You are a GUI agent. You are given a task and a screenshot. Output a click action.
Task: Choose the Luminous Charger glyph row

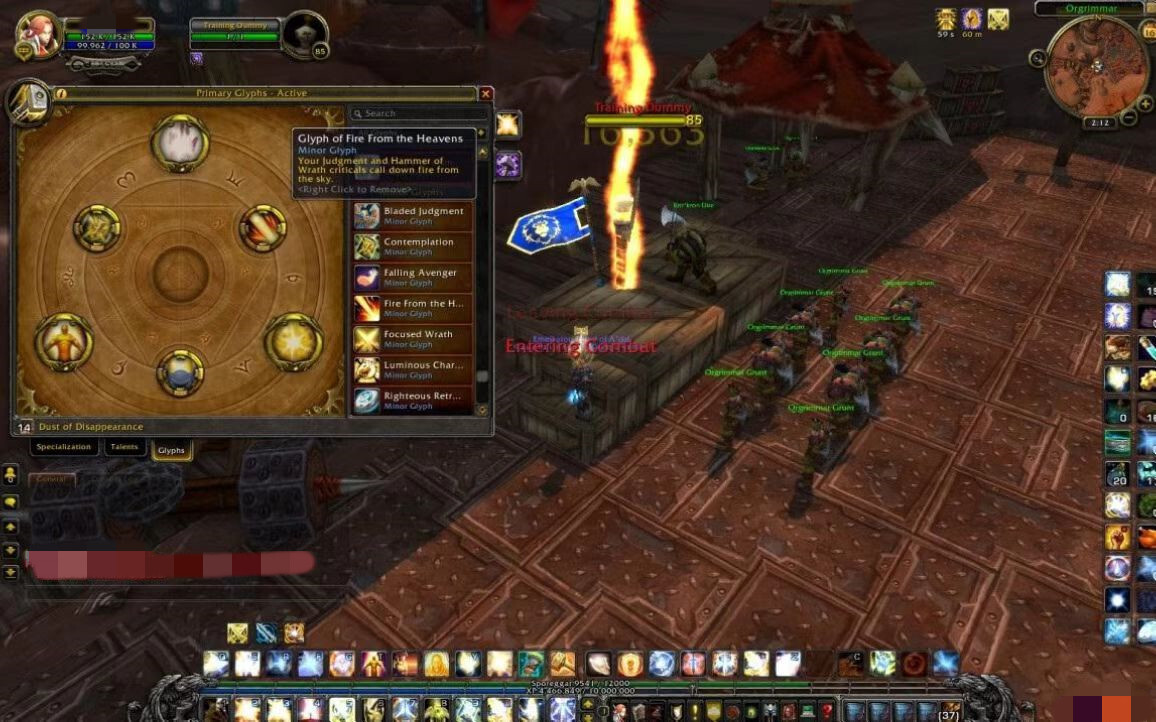pos(412,370)
